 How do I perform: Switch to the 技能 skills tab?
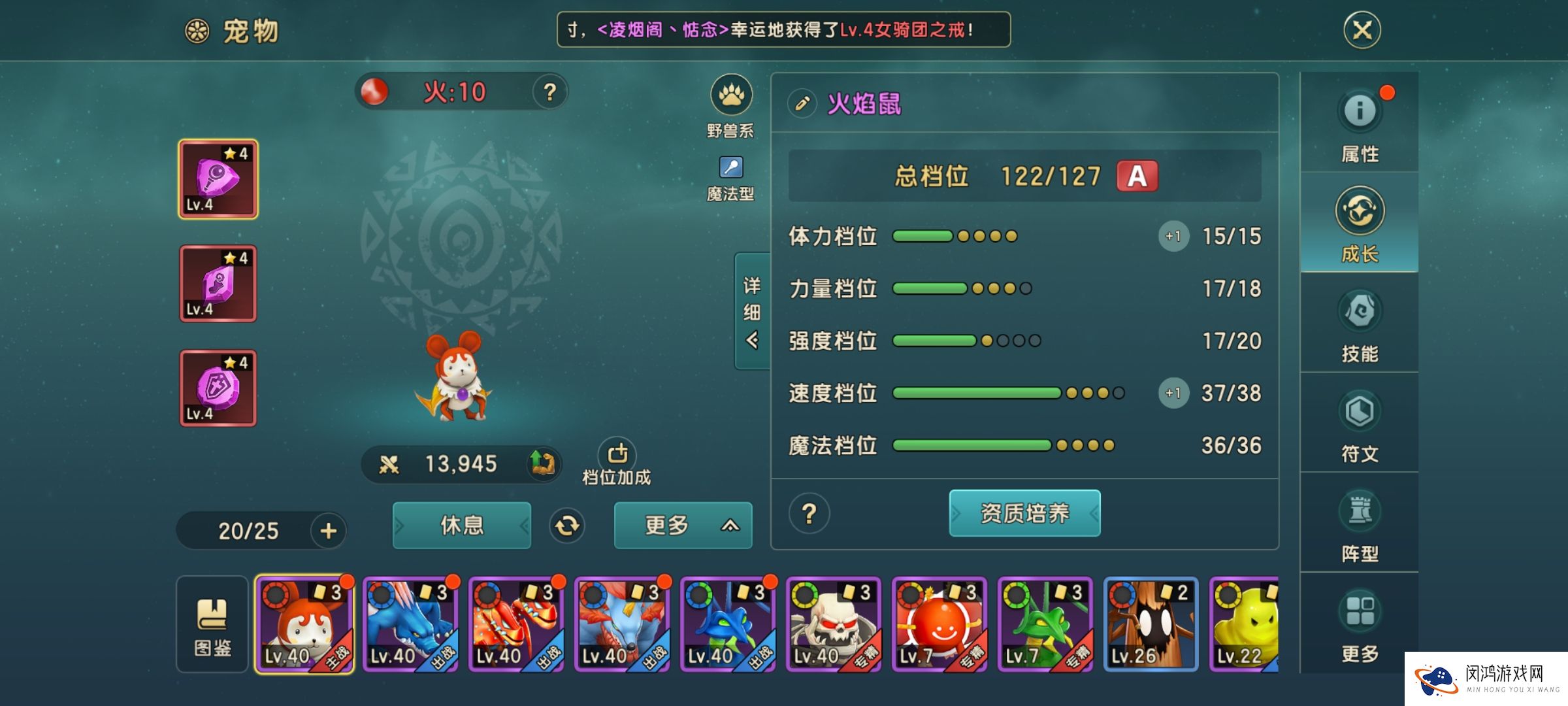[x=1360, y=324]
